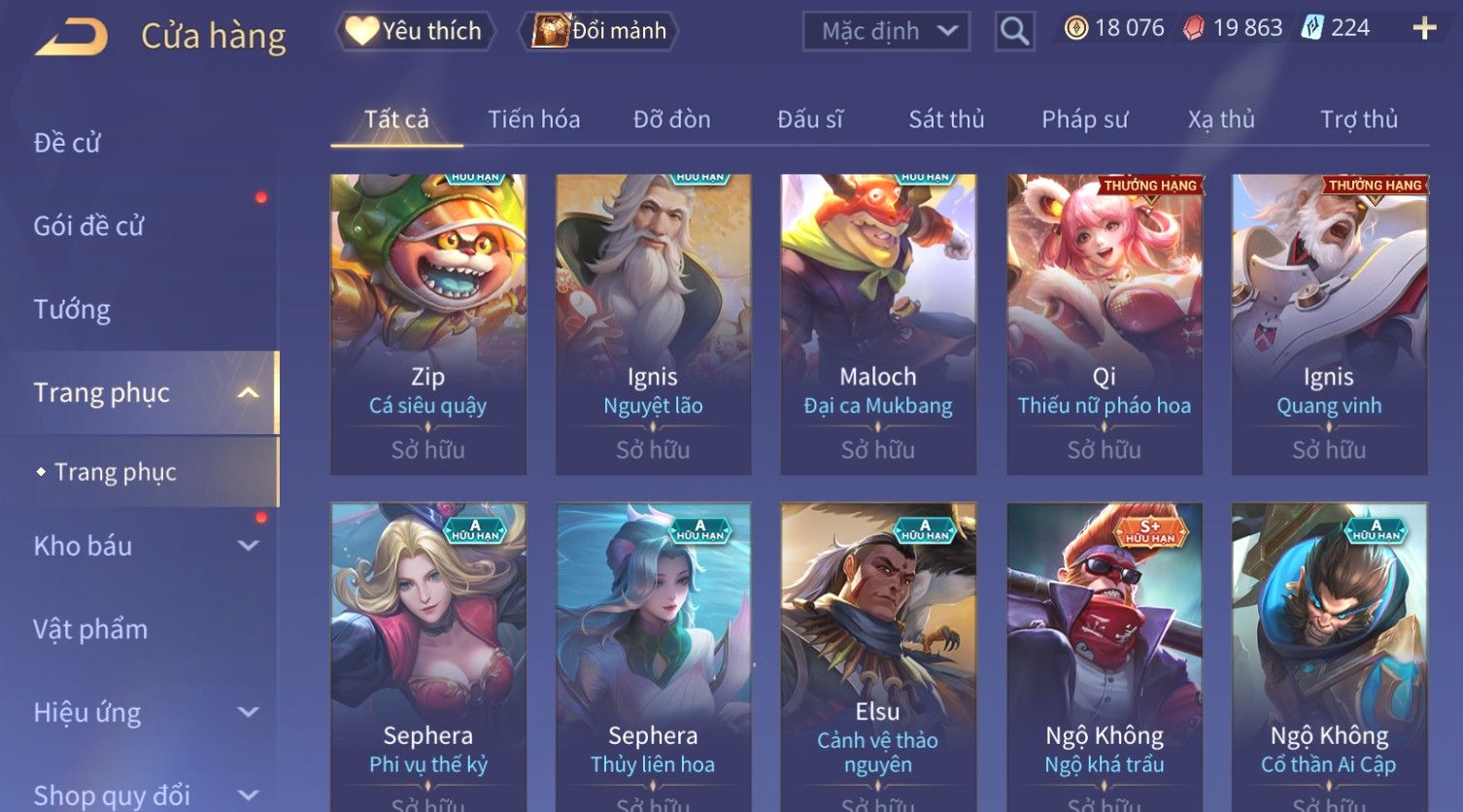Viewport: 1463px width, 812px height.
Task: Add currency with the plus button
Action: coord(1424,28)
